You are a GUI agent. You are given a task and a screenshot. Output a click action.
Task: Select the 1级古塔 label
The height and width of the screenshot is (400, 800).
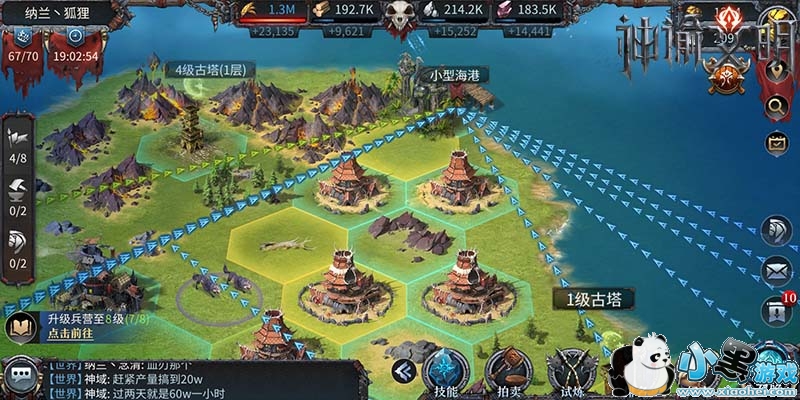(592, 299)
